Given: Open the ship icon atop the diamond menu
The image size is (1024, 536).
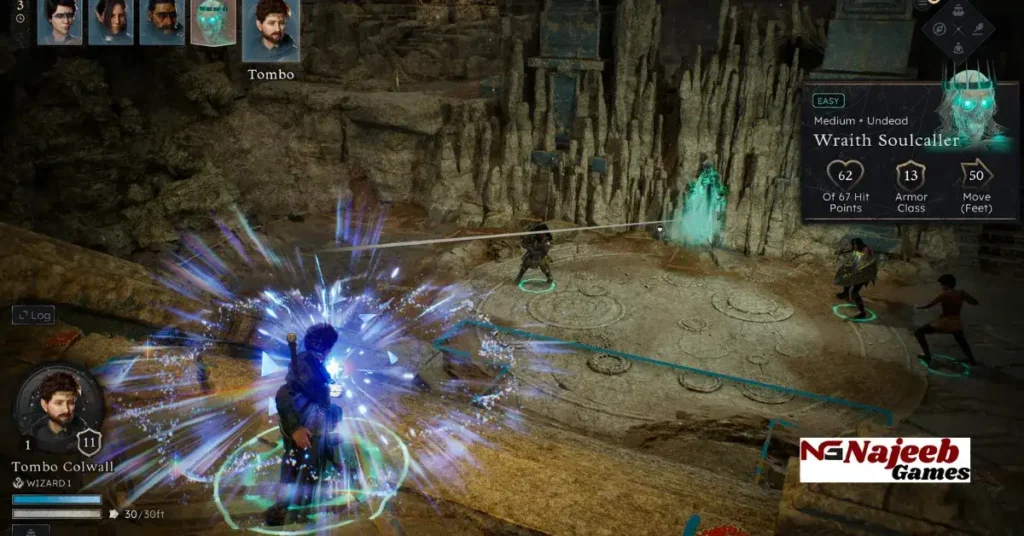Looking at the screenshot, I should coord(958,9).
